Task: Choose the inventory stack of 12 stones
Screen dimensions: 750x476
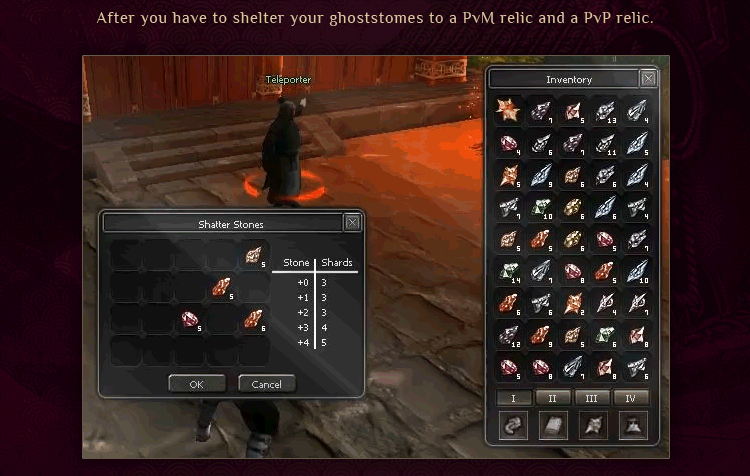Action: (x=509, y=336)
